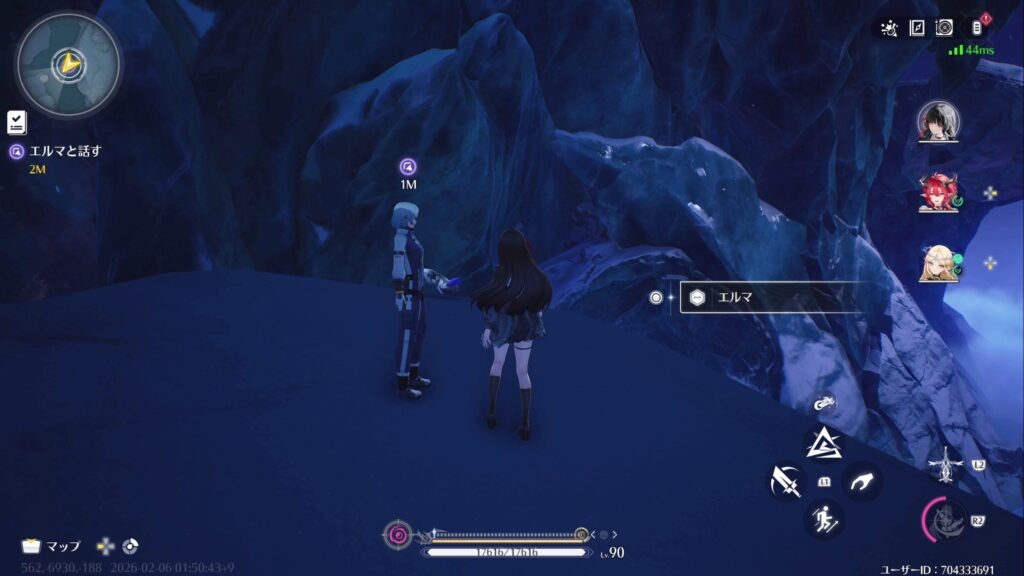Switch to the black-haired party member
Screen dimensions: 1024x576
(x=938, y=123)
